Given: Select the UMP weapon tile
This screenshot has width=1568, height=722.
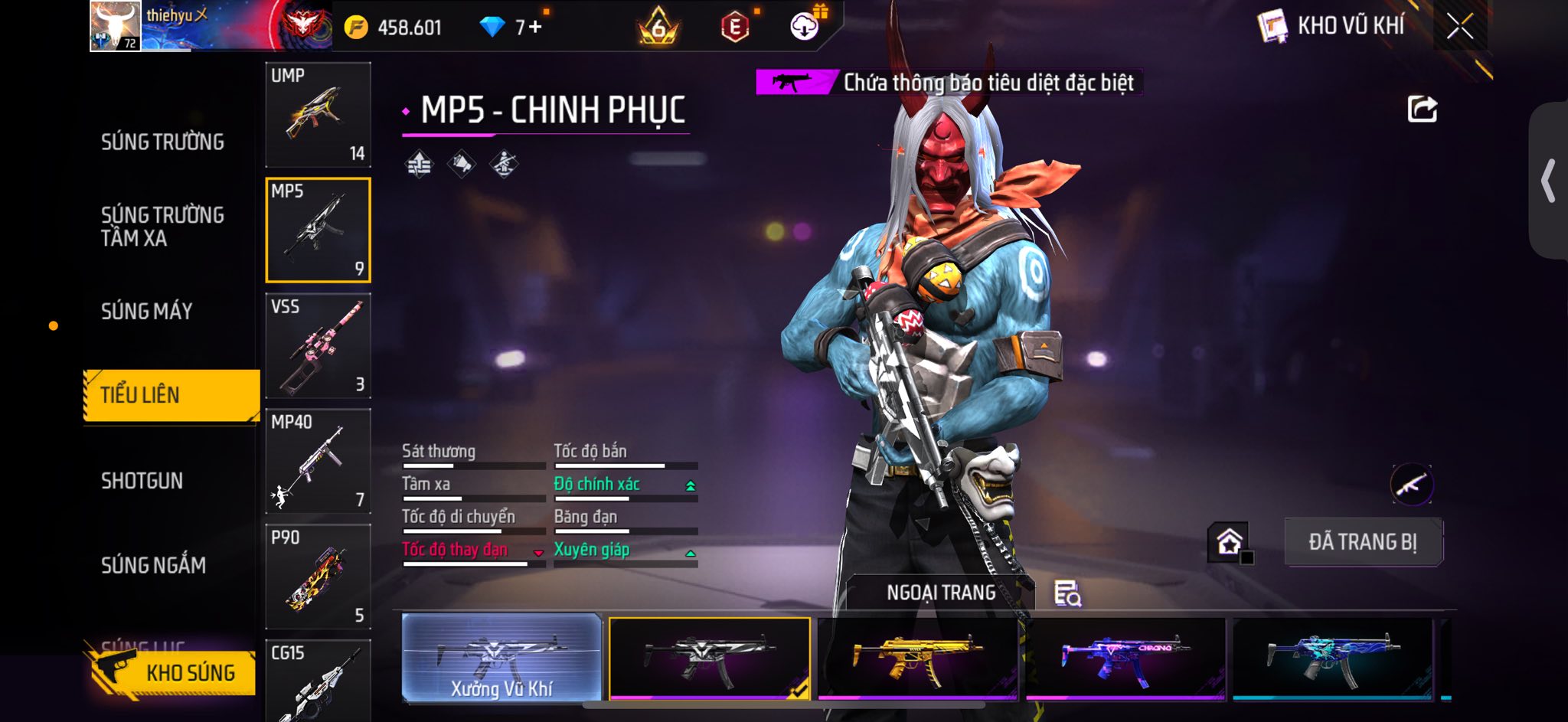Looking at the screenshot, I should point(318,115).
